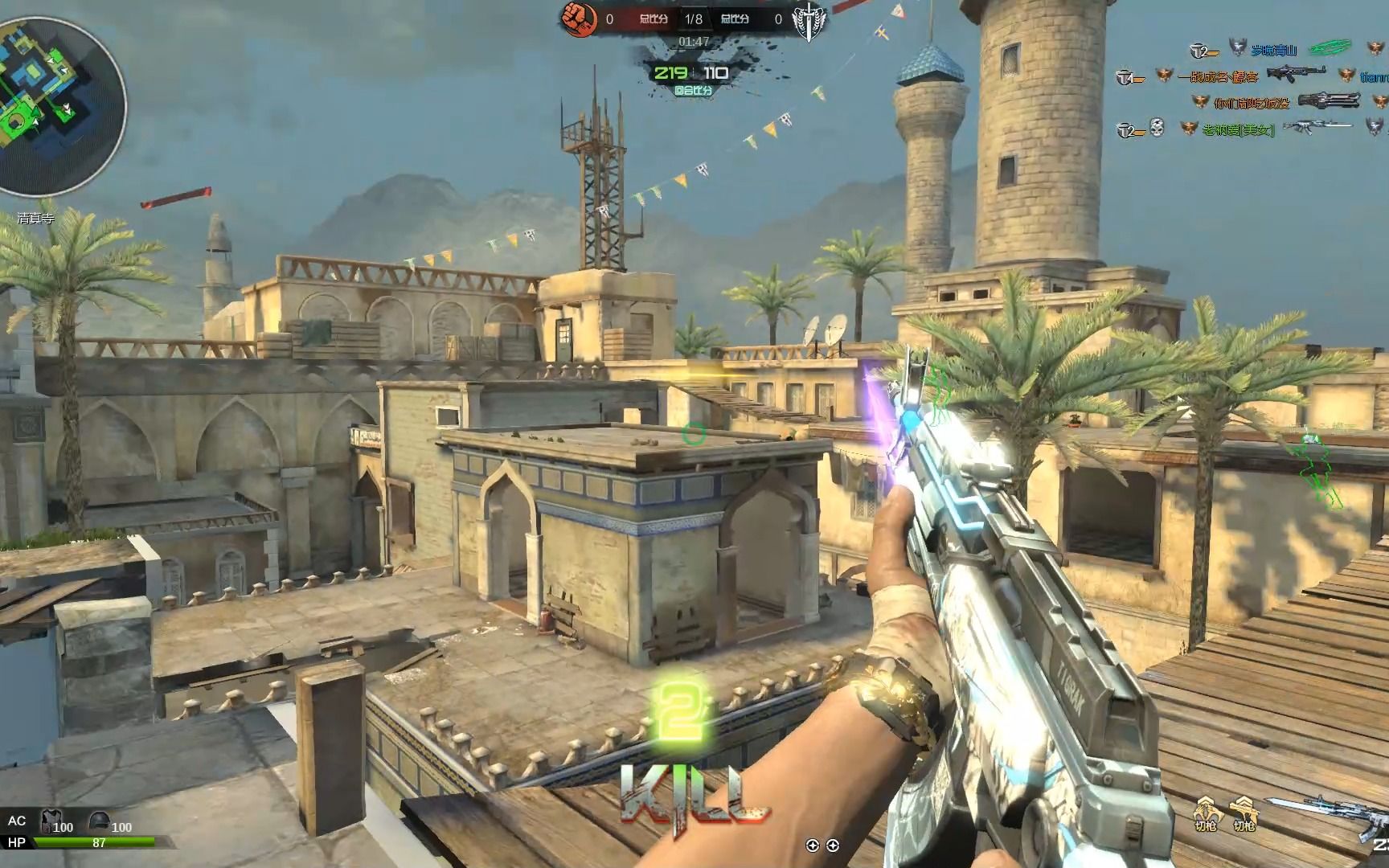This screenshot has height=868, width=1389.
Task: Select the 一战成名 kill feed entry
Action: tap(1218, 76)
